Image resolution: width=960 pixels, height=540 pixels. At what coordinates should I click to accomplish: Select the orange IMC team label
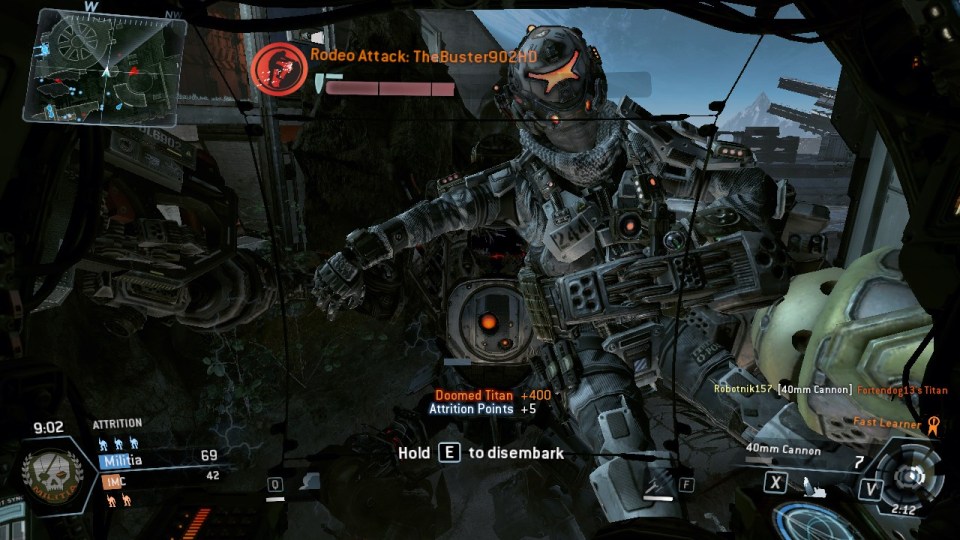(x=113, y=481)
